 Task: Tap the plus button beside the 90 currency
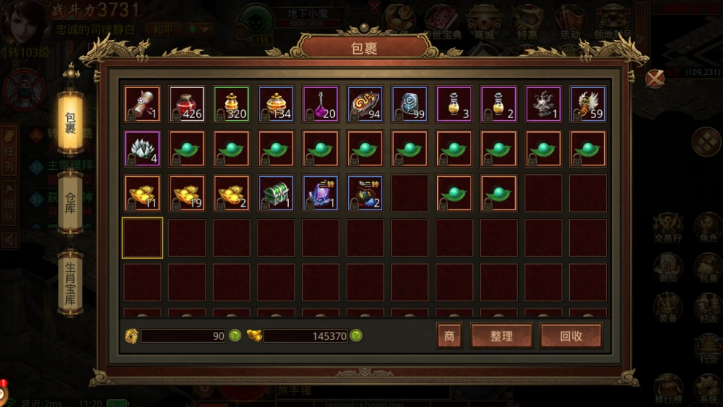235,336
